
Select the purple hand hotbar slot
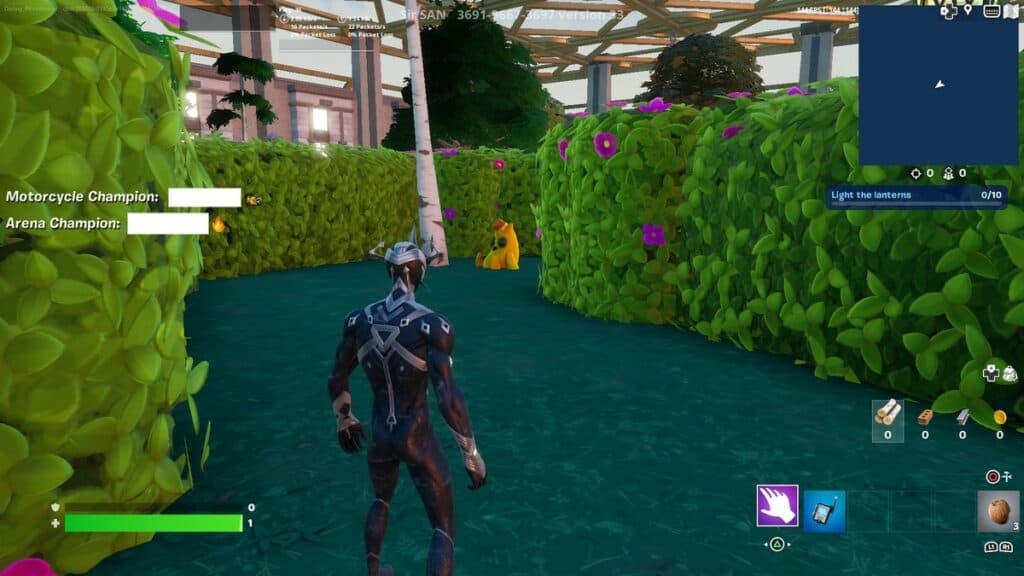point(777,505)
